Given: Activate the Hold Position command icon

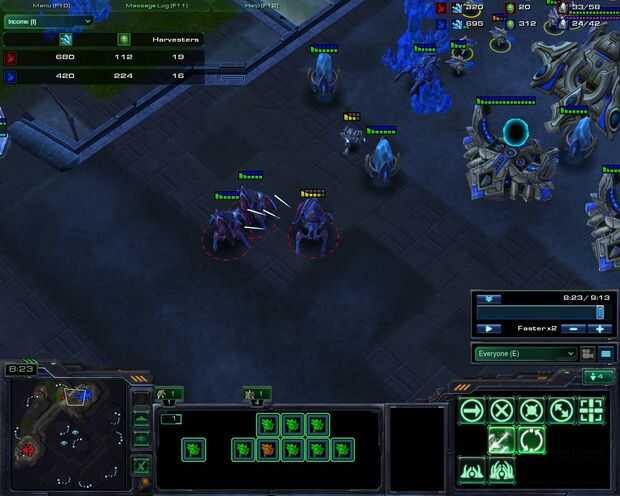Looking at the screenshot, I should tap(532, 409).
